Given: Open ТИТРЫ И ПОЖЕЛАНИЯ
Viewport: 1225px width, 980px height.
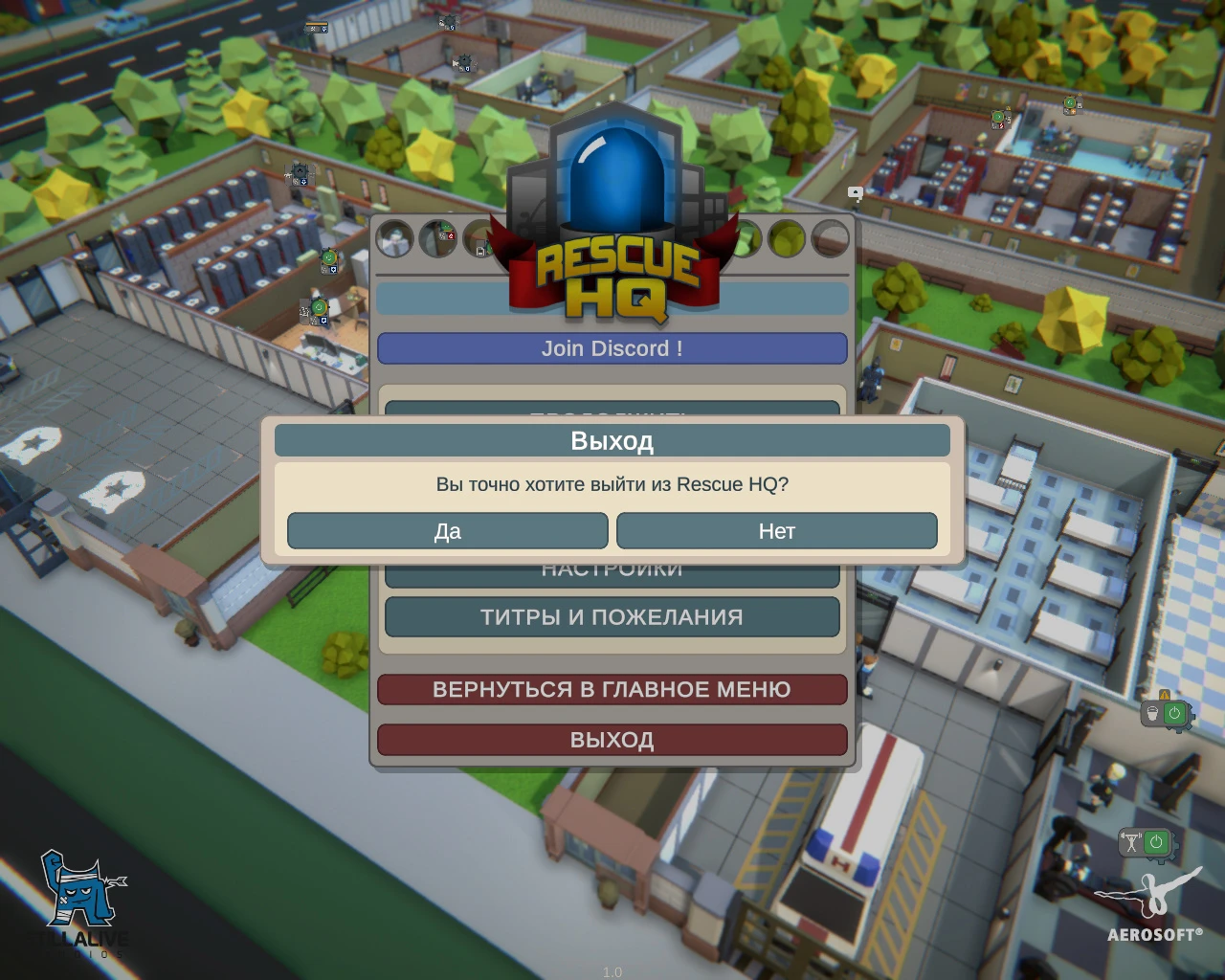Looking at the screenshot, I should (x=612, y=617).
